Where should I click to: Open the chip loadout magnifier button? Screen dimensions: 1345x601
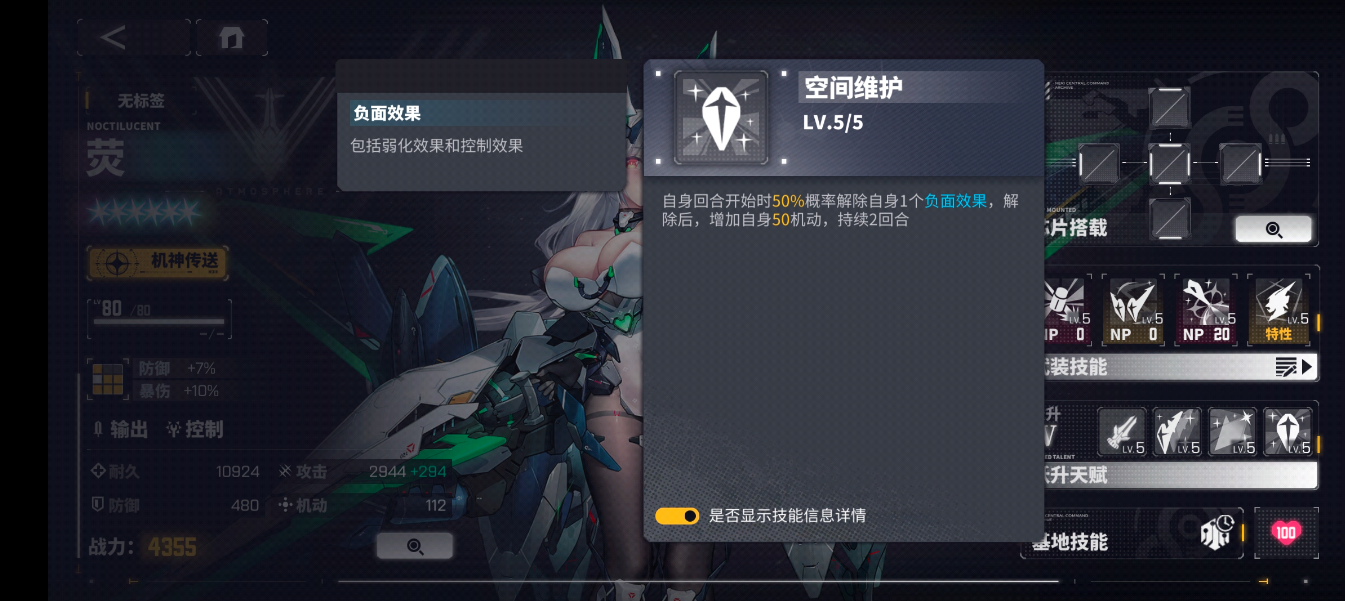tap(1273, 229)
